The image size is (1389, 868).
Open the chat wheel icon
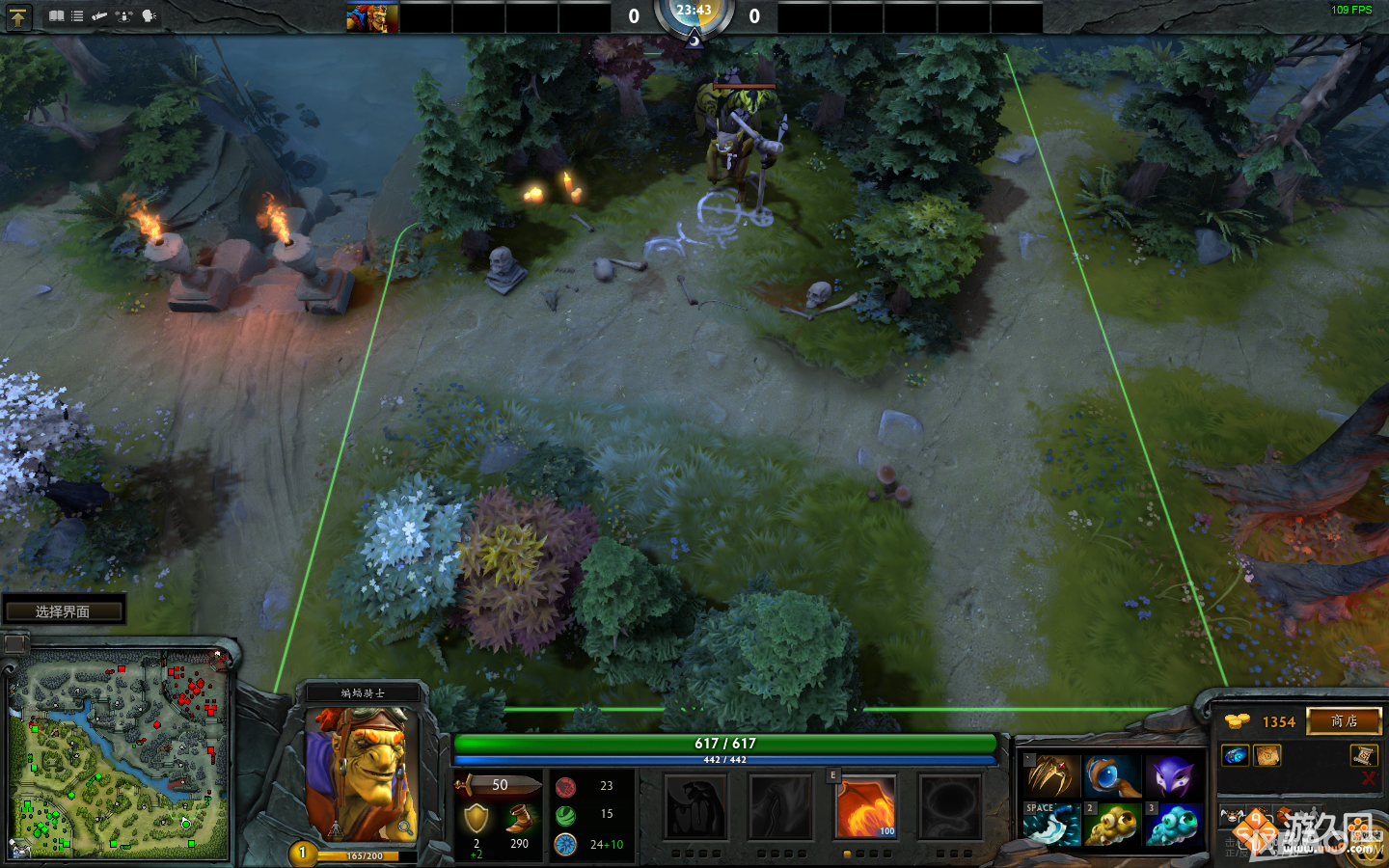click(x=150, y=15)
